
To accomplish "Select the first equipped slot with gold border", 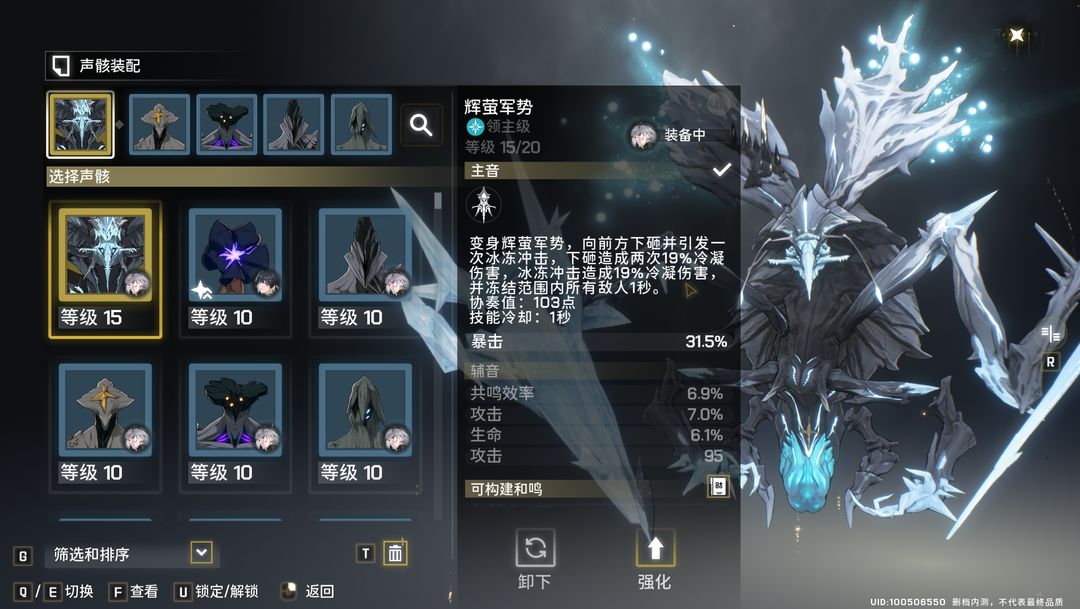I will click(80, 125).
